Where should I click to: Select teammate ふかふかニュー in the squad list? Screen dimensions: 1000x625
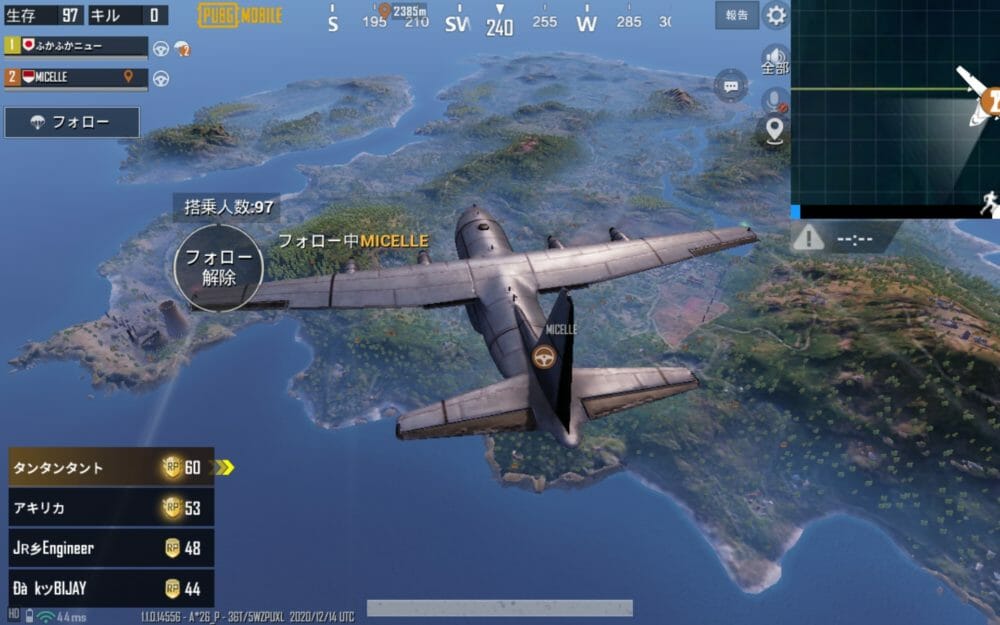coord(76,46)
